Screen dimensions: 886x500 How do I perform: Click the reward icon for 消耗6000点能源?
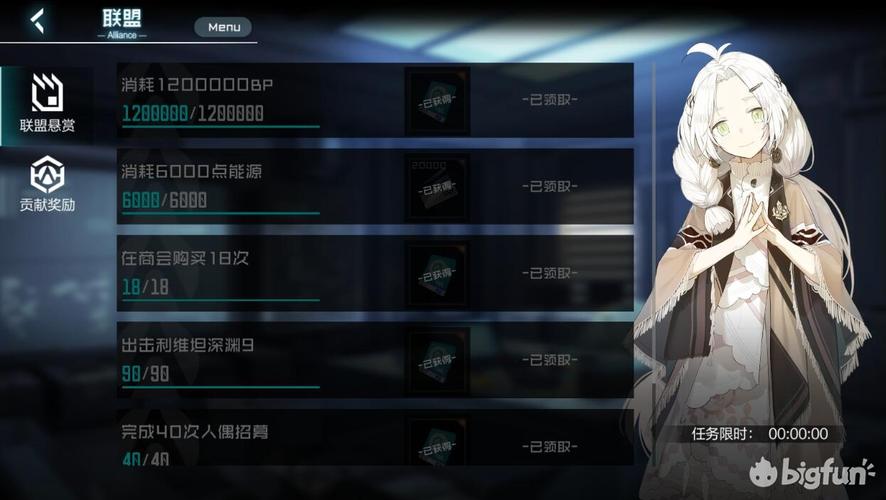point(437,187)
